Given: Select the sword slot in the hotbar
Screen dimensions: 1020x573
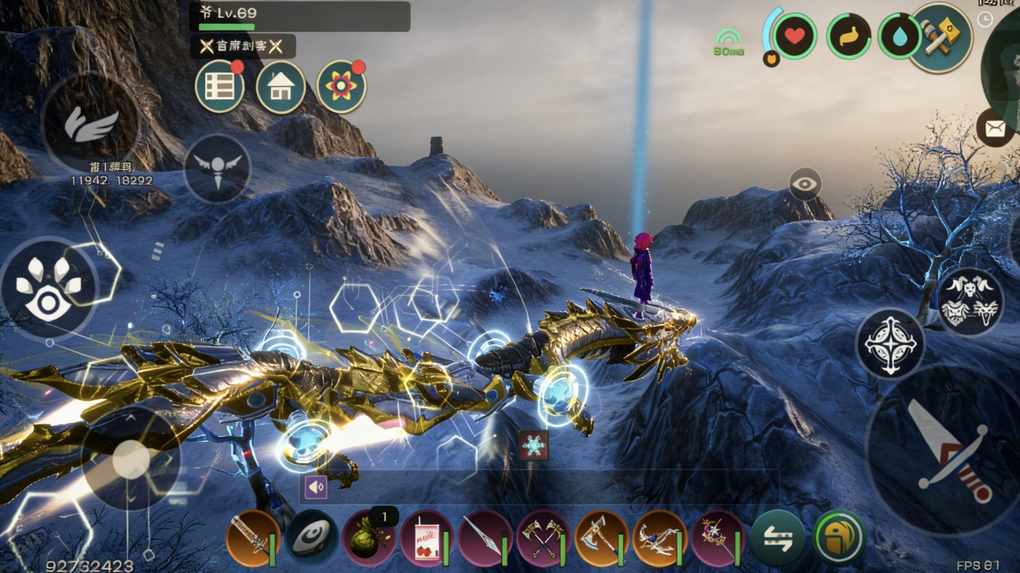Looking at the screenshot, I should point(252,538).
